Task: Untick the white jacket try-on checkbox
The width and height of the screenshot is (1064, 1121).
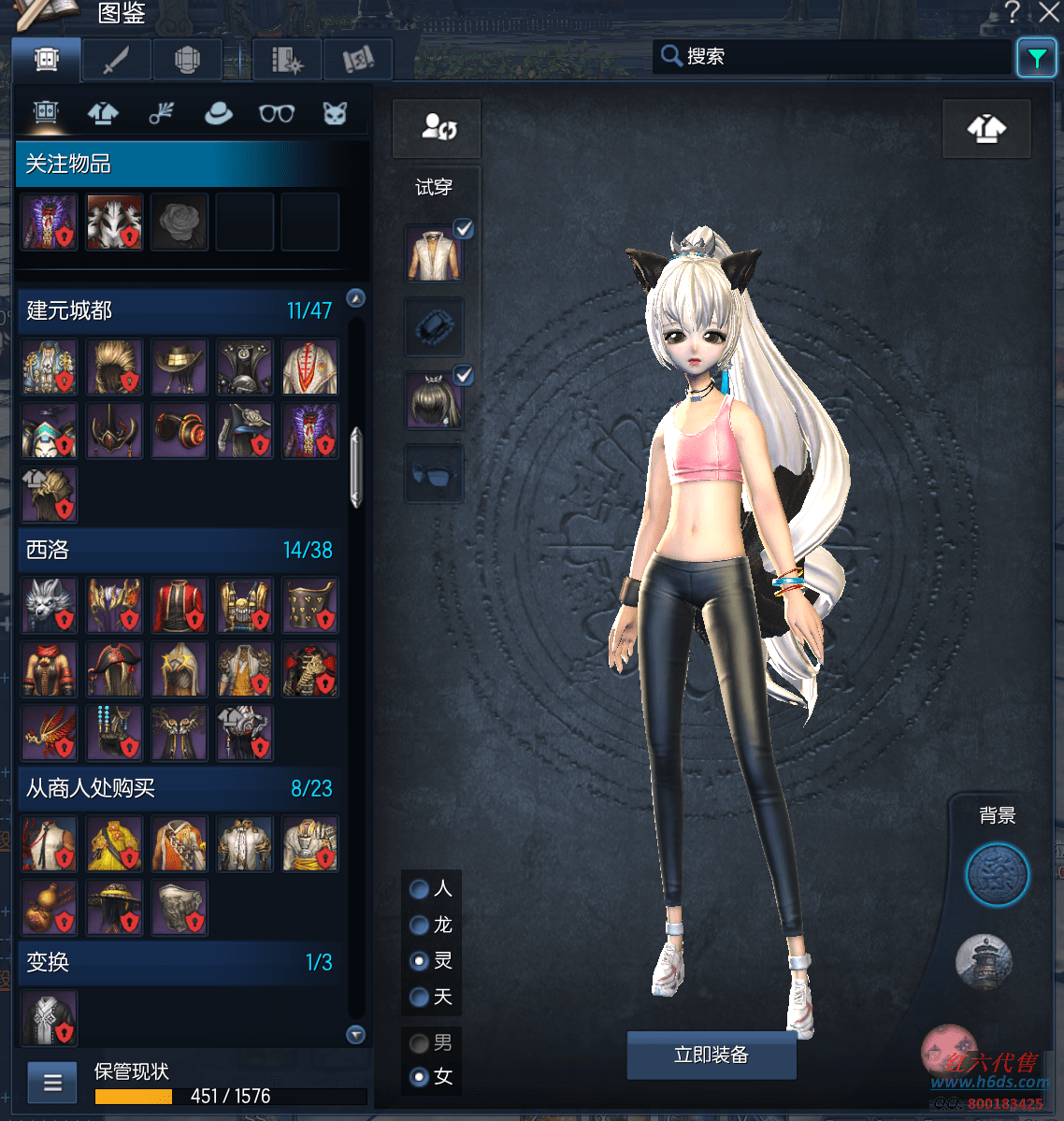Action: coord(464,229)
